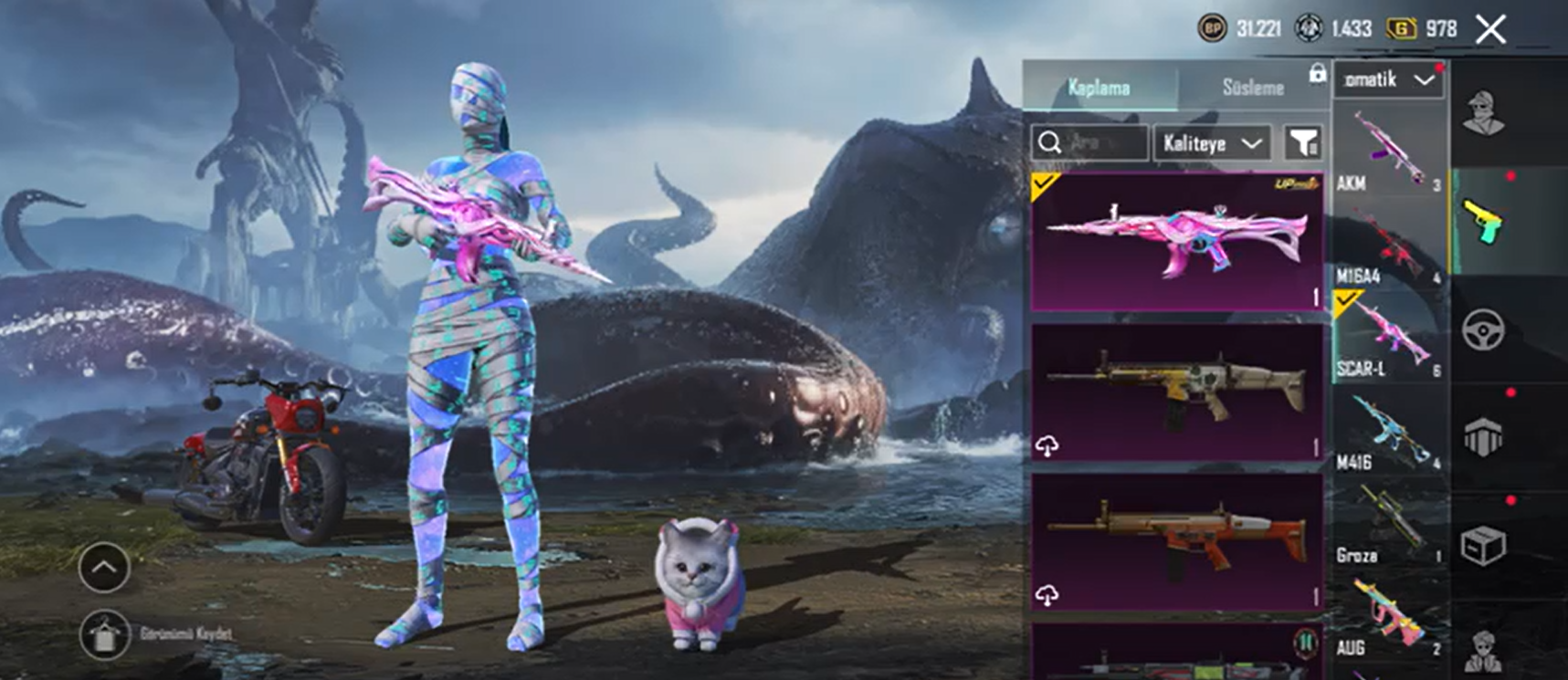Open the weapon type dropdown

(x=1388, y=80)
